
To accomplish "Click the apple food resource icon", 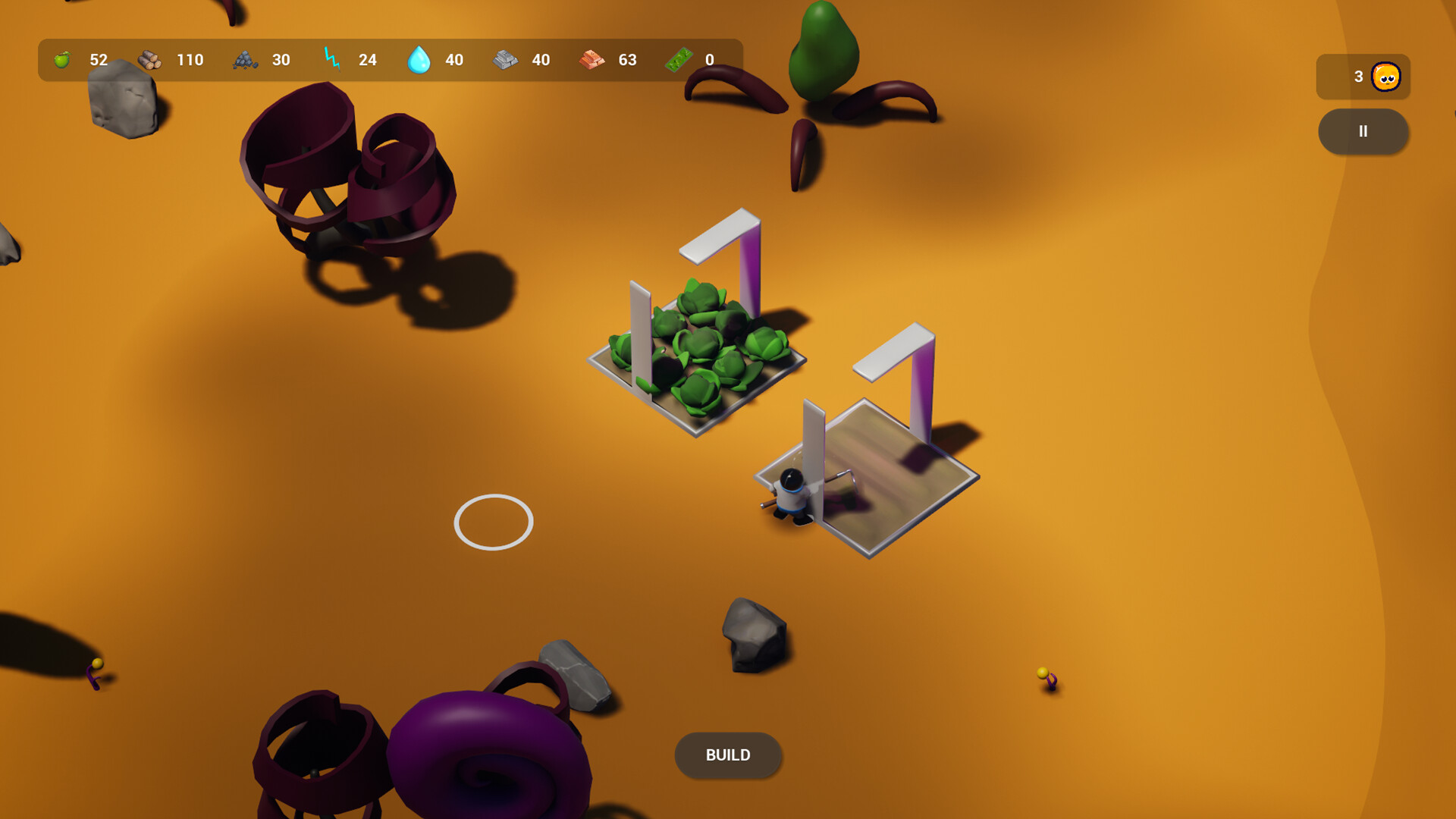I will [x=64, y=60].
